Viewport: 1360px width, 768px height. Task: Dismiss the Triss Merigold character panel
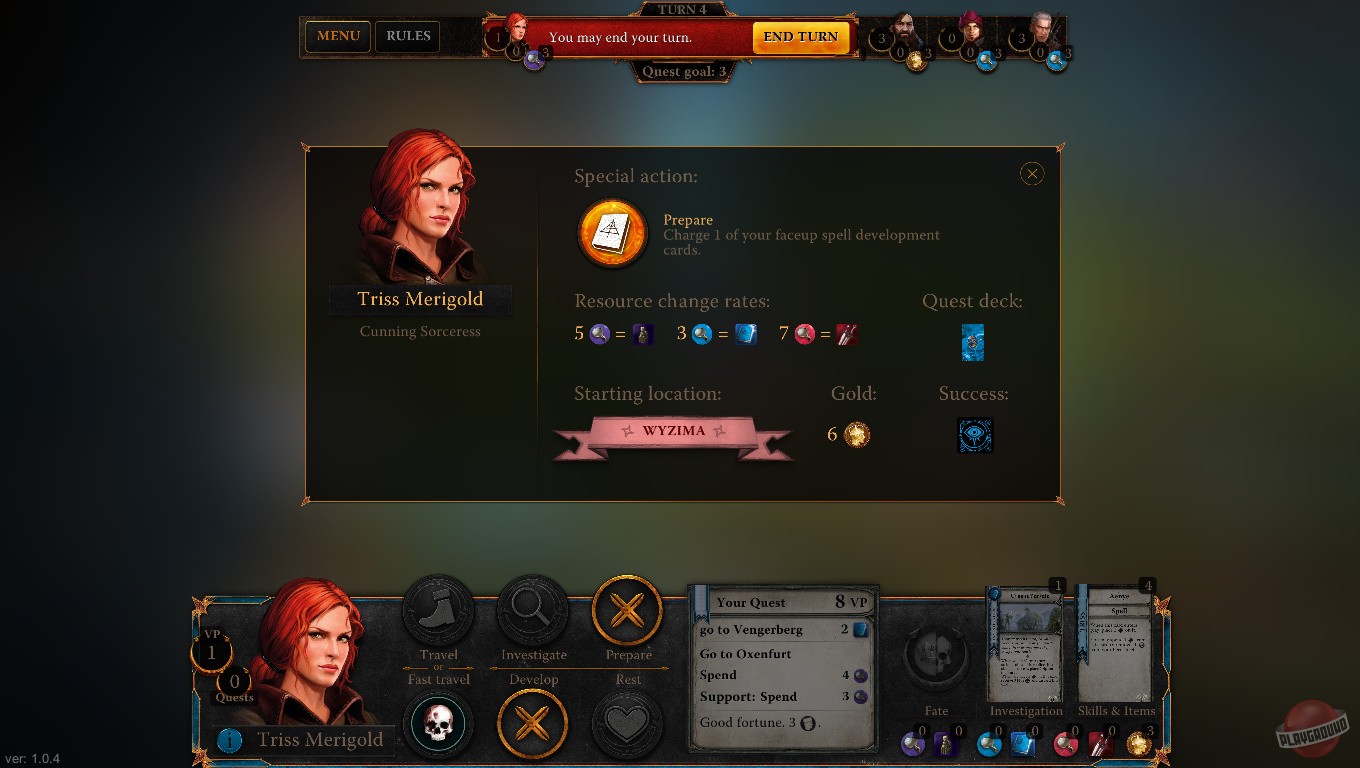1032,173
